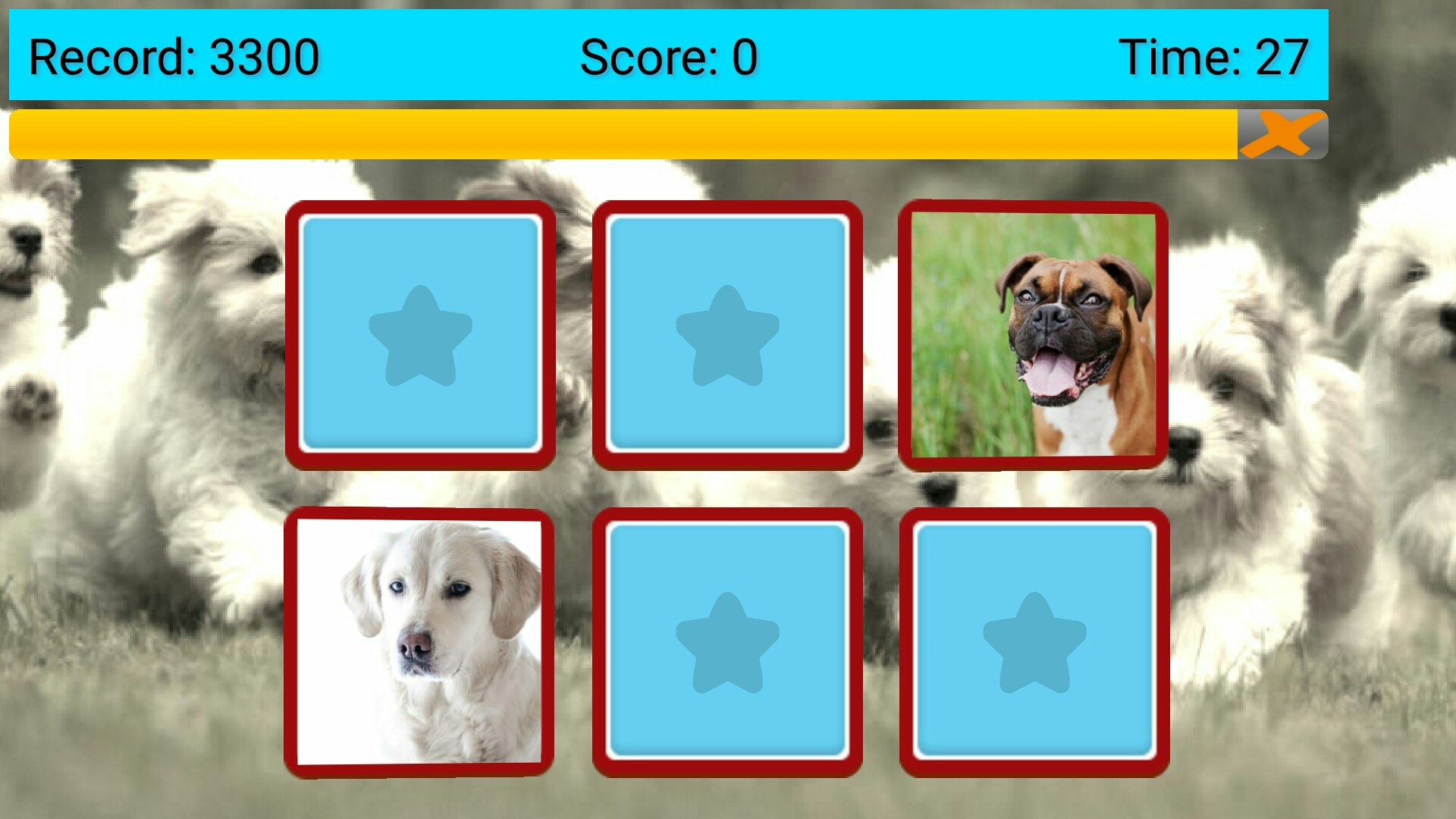Flip the second face-down star card
This screenshot has width=1456, height=819.
[x=728, y=331]
